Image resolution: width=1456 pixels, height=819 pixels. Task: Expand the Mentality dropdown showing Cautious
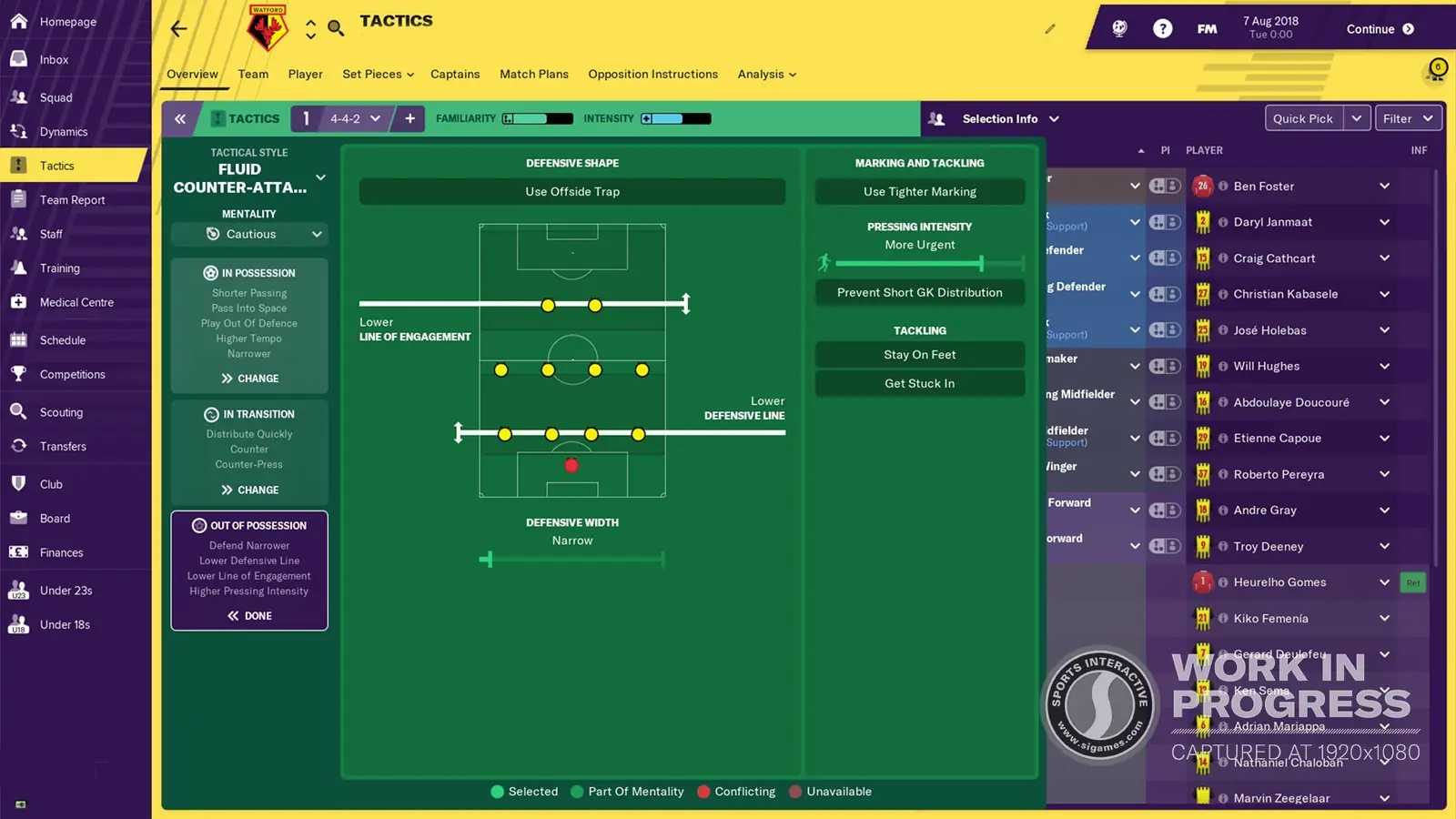(248, 234)
